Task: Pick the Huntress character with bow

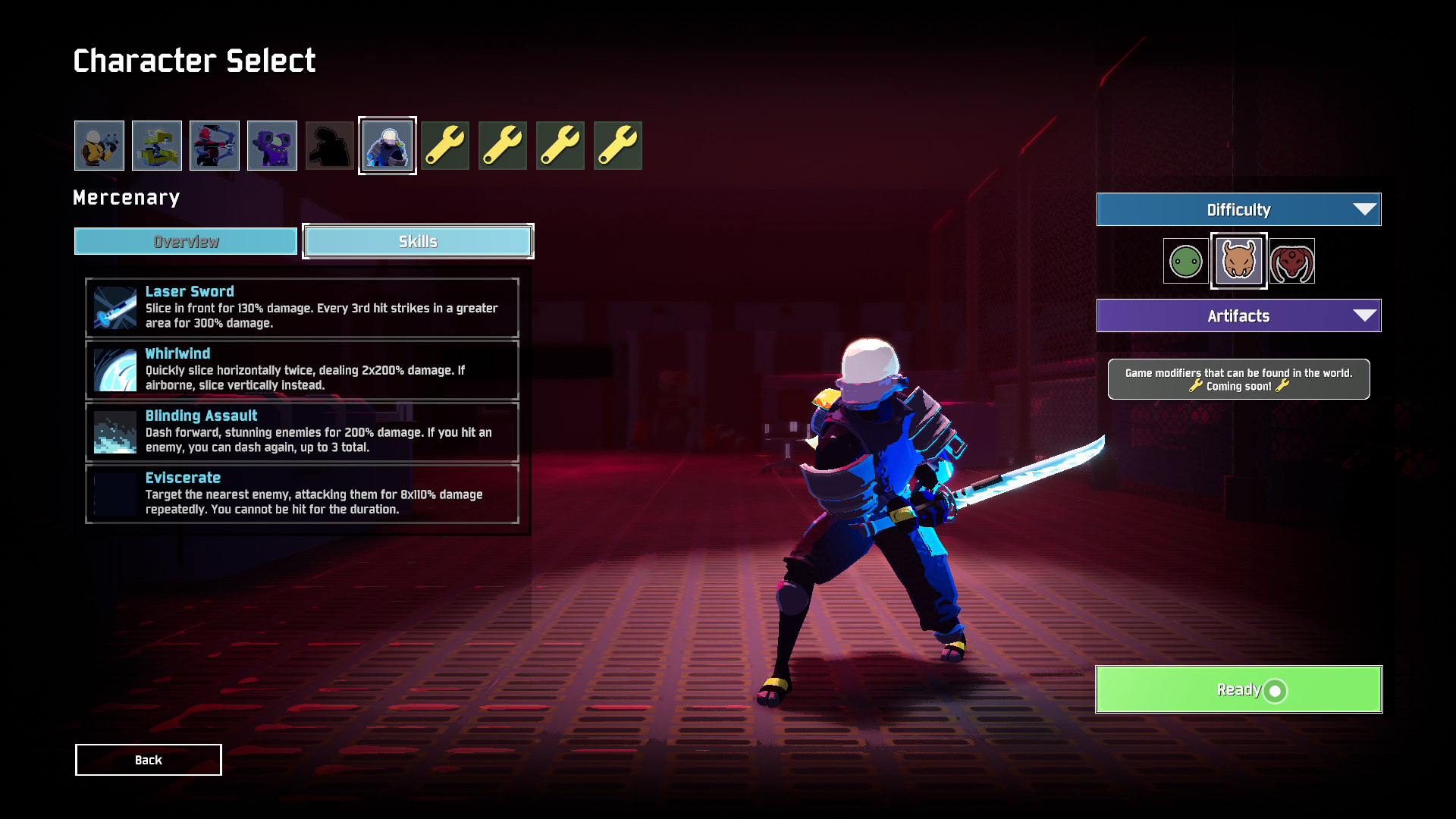Action: [215, 146]
